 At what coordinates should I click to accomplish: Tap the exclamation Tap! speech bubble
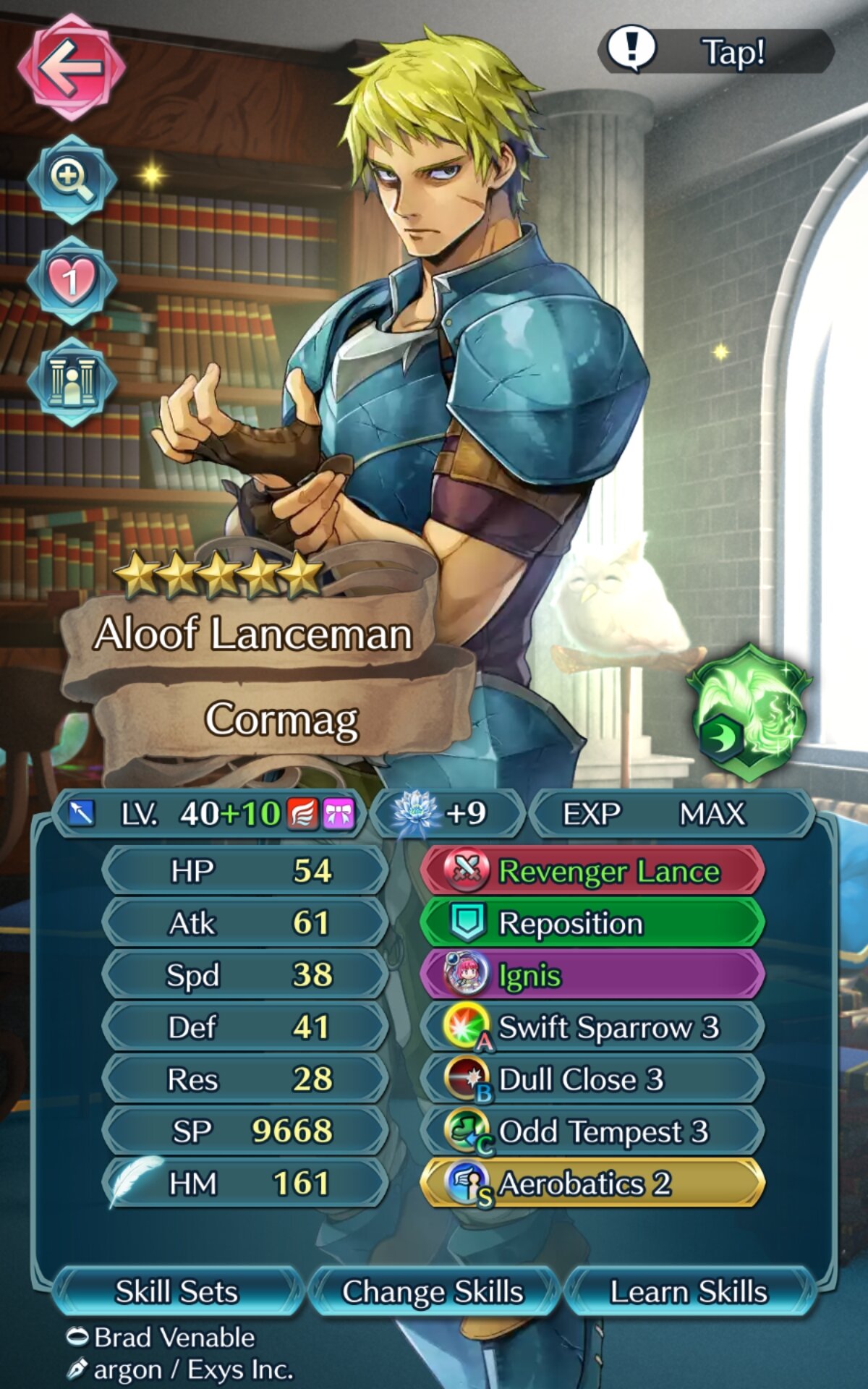coord(716,51)
